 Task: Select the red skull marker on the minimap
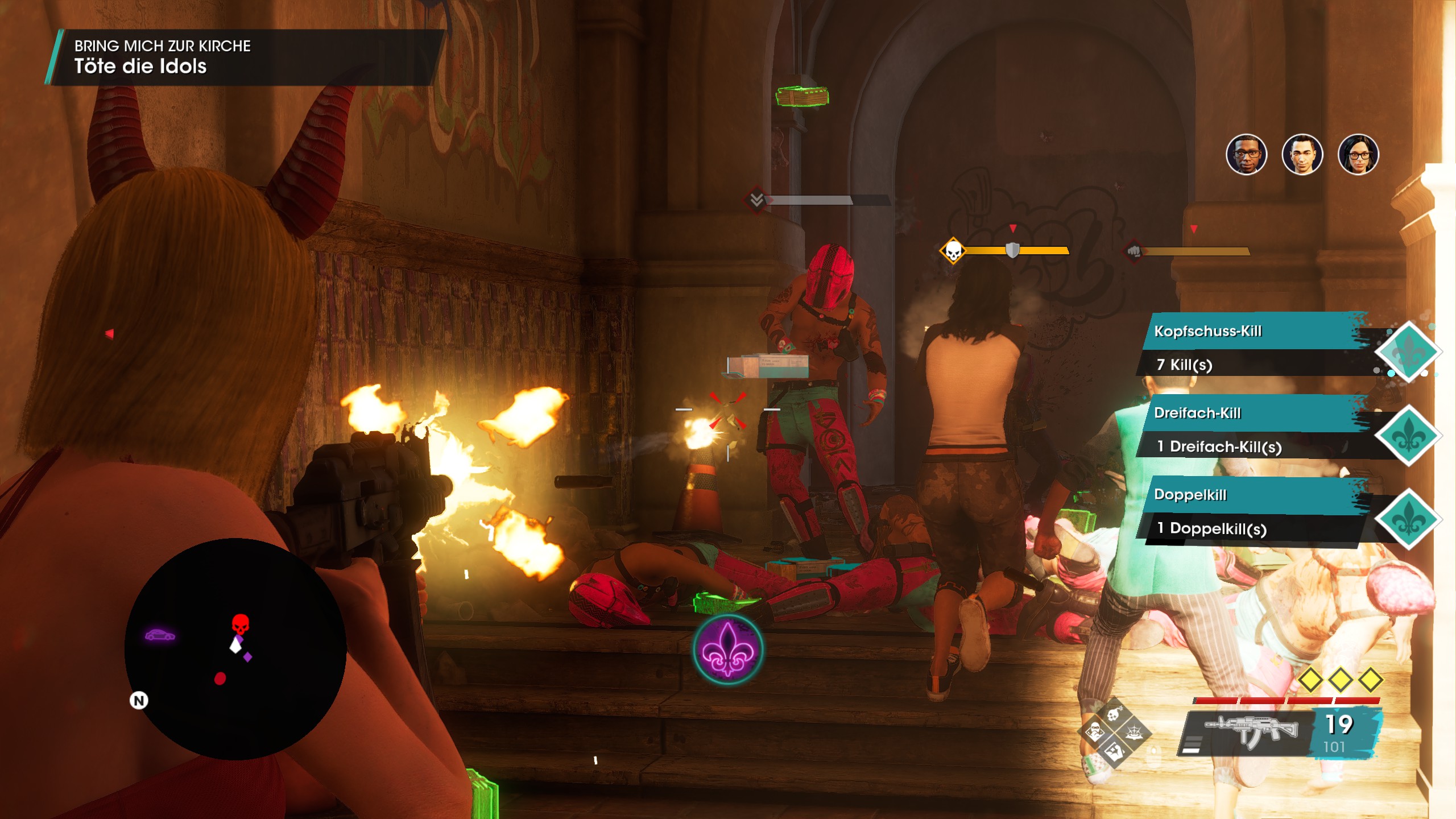[x=240, y=623]
